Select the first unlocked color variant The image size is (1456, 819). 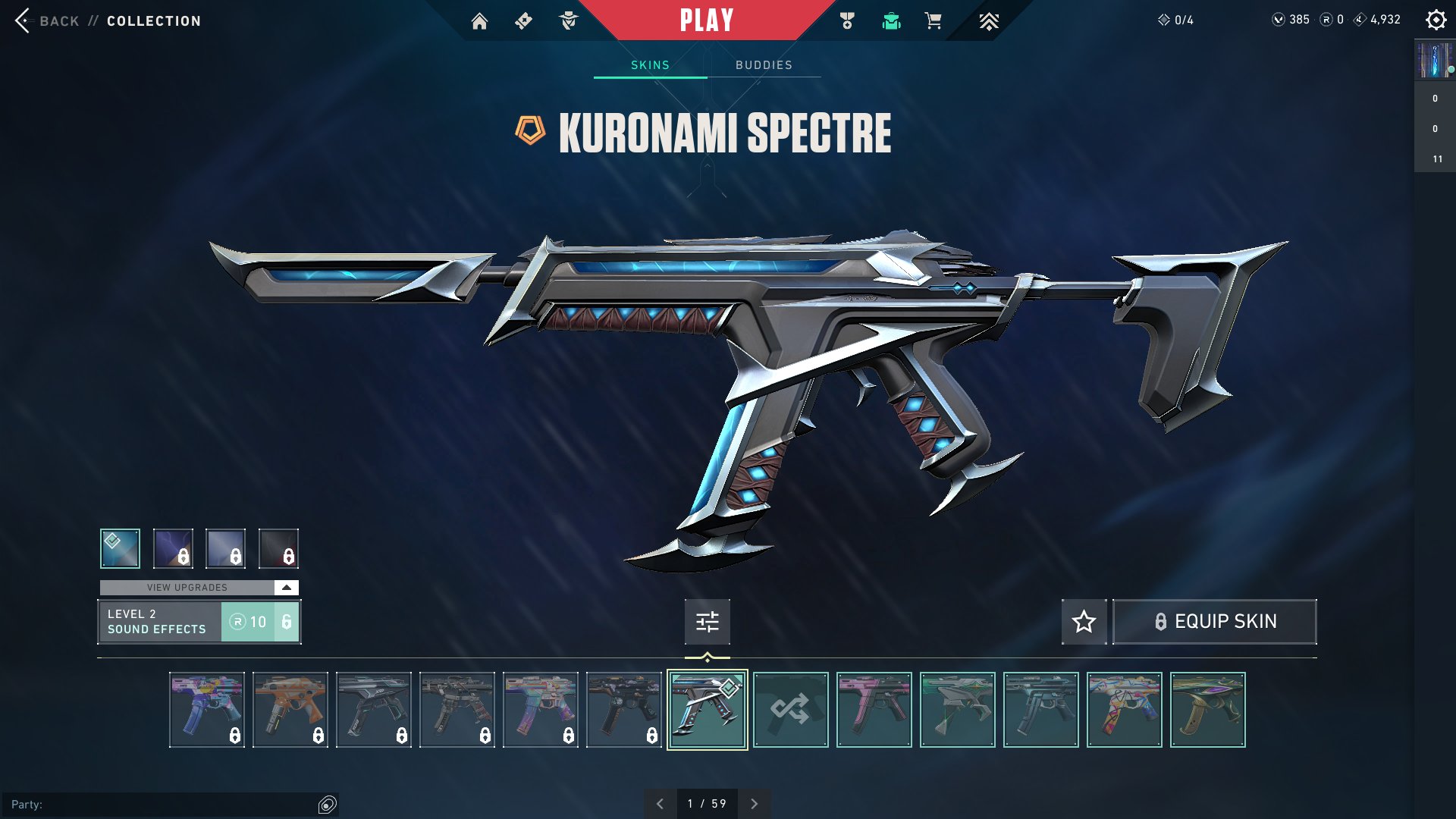120,548
